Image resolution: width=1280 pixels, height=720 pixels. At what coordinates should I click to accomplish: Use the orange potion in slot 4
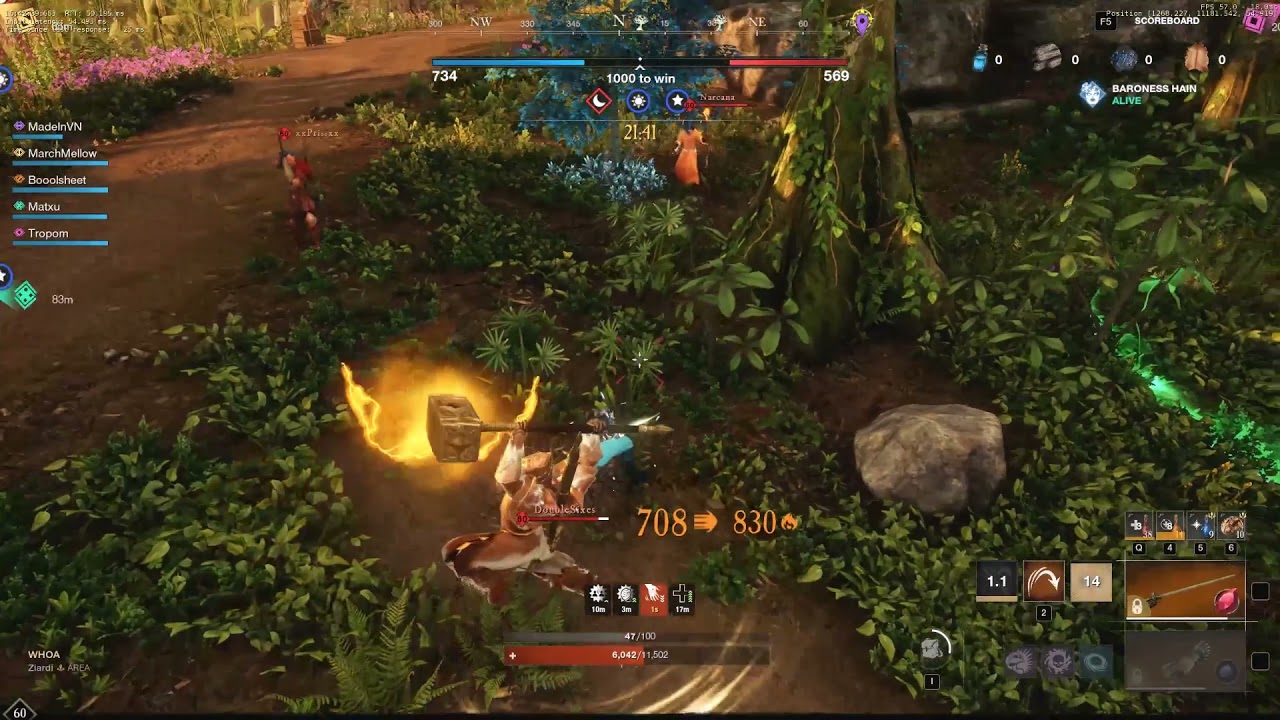click(x=1169, y=525)
